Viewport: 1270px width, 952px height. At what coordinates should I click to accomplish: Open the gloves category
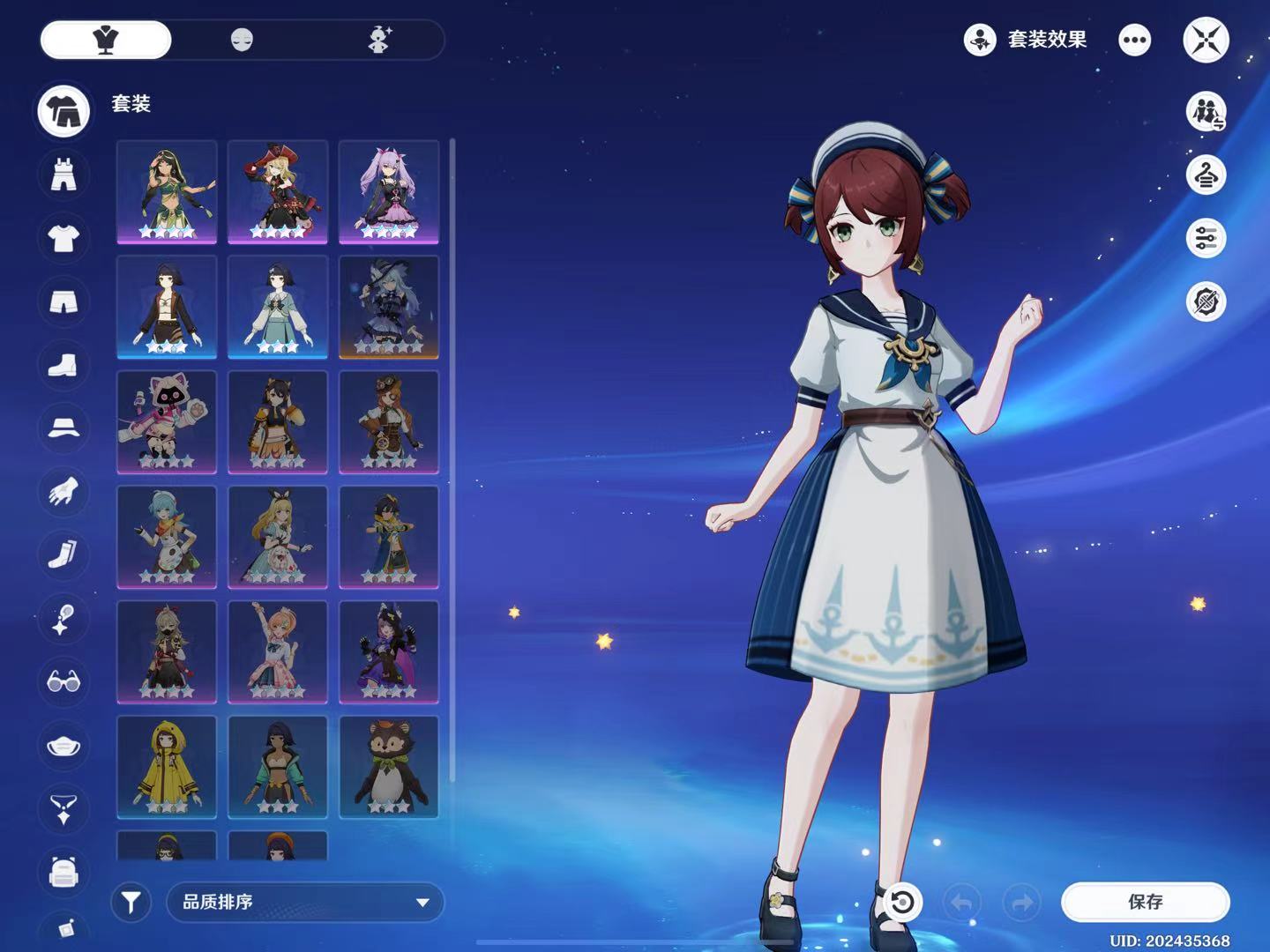pyautogui.click(x=63, y=492)
